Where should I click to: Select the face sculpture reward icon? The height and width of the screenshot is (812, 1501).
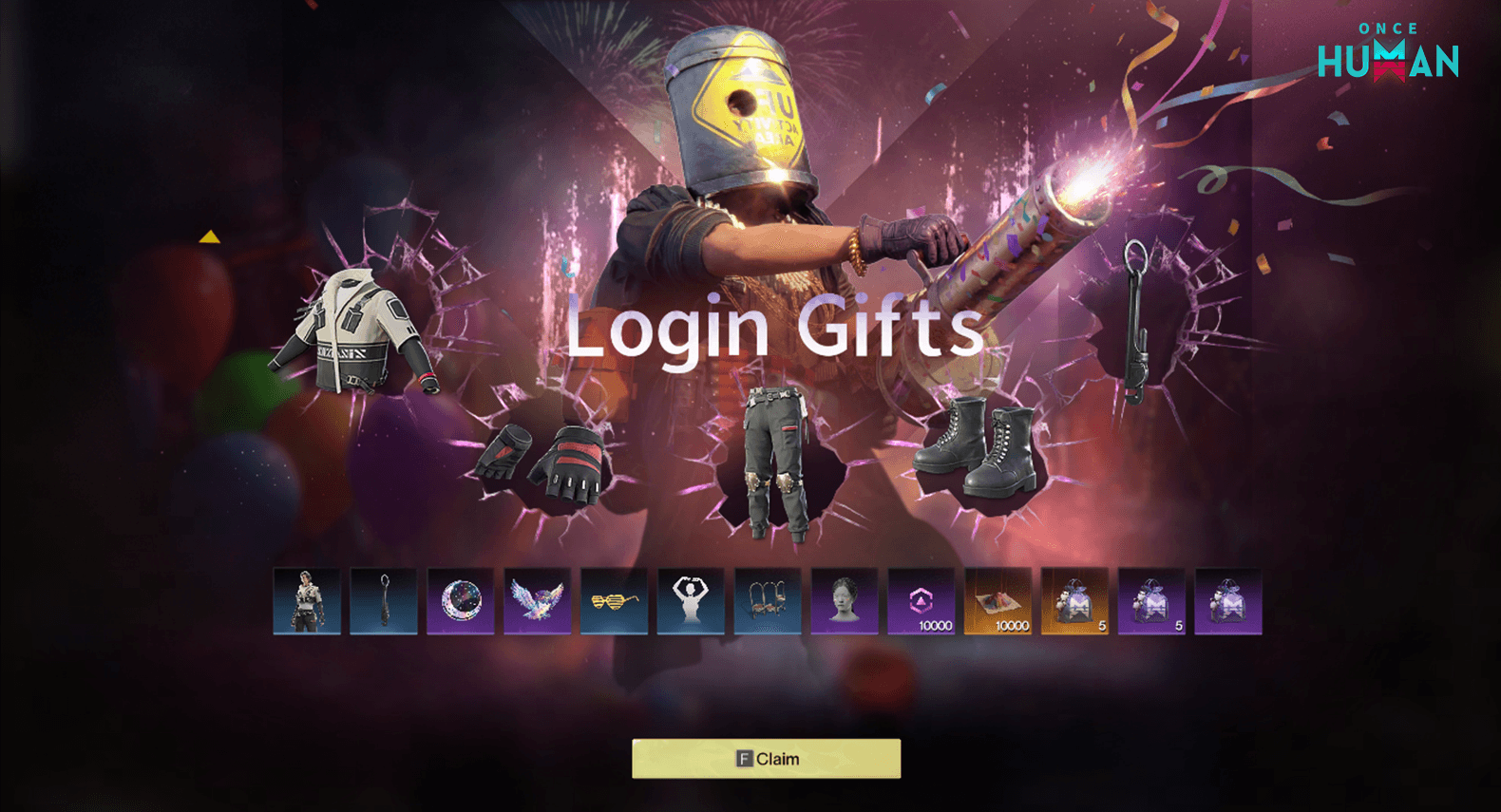coord(844,600)
